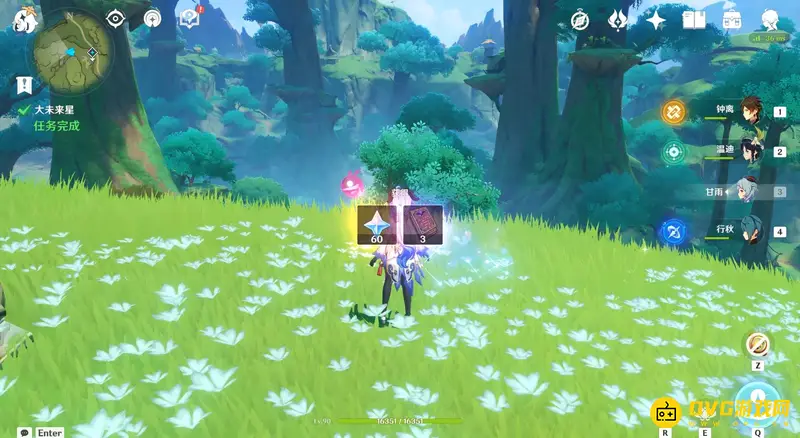Open the compass events icon
Viewport: 800px width, 438px height.
(580, 20)
